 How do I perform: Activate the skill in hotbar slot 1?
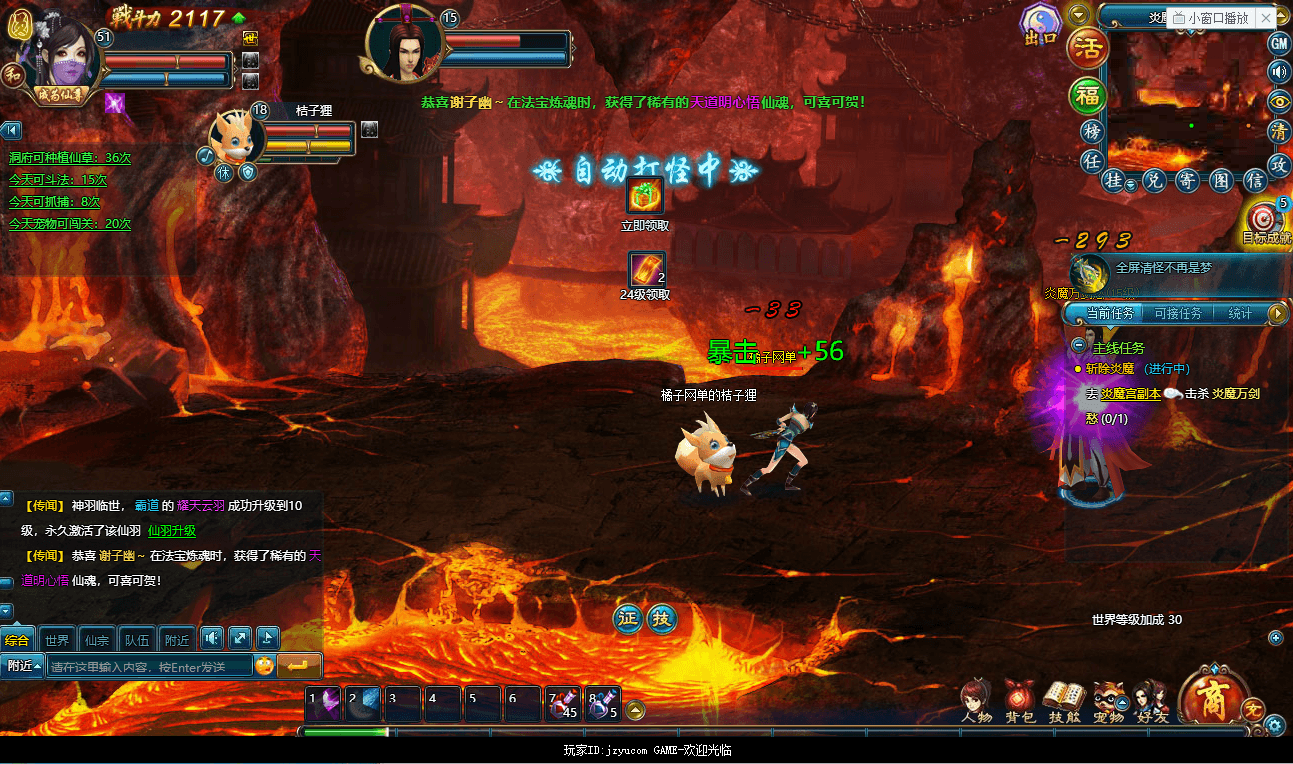click(x=323, y=704)
